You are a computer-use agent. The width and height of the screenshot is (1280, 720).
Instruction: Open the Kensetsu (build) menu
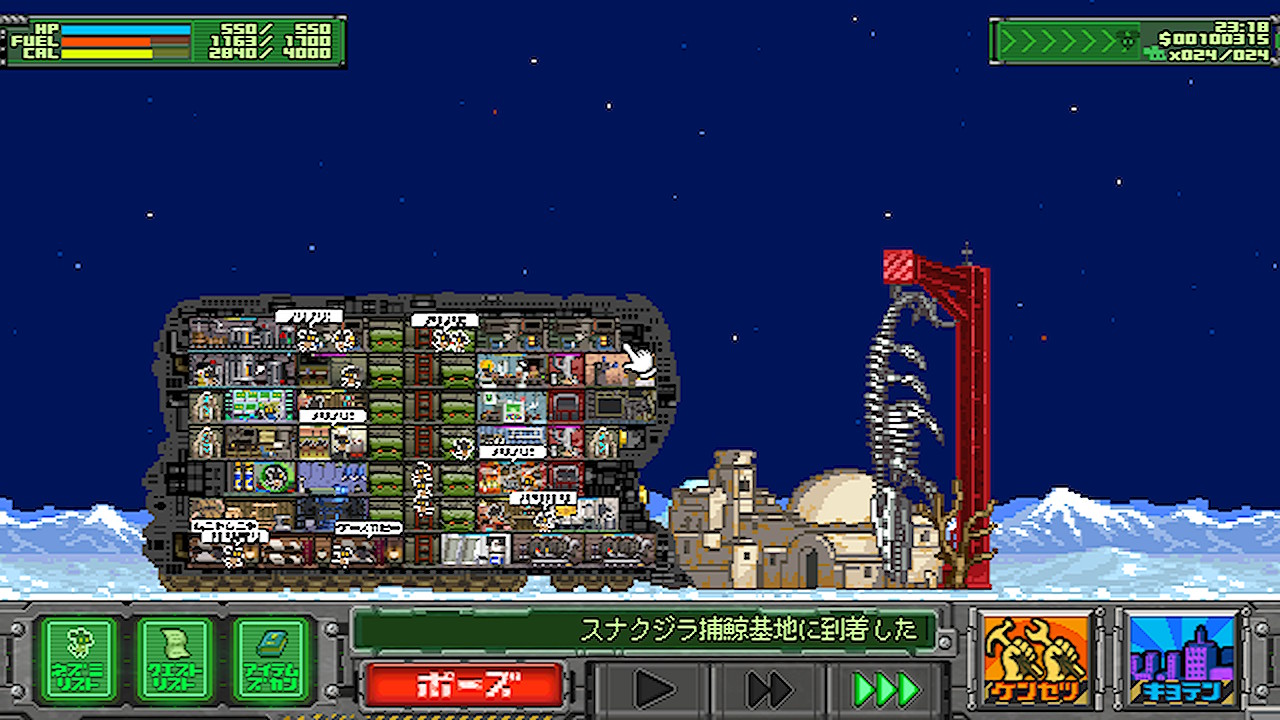click(1035, 659)
